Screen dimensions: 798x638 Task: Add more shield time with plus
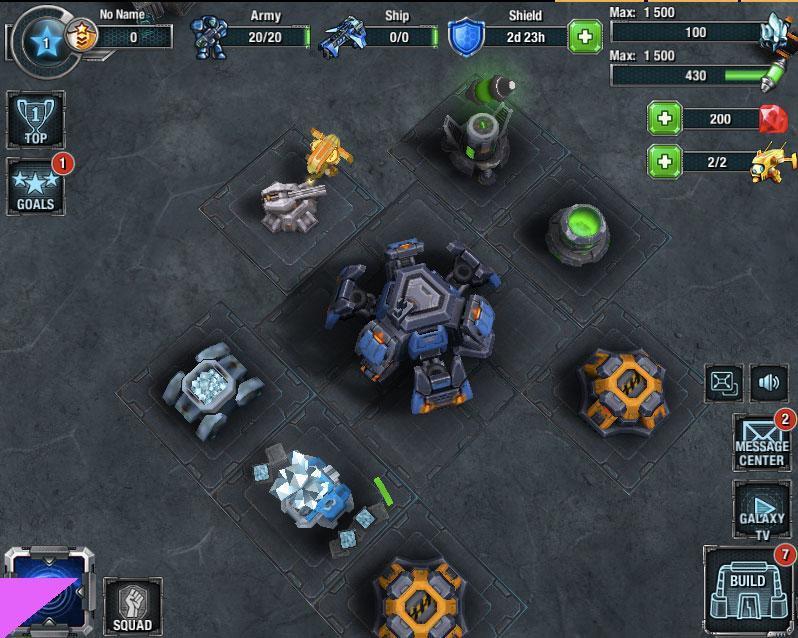click(585, 38)
